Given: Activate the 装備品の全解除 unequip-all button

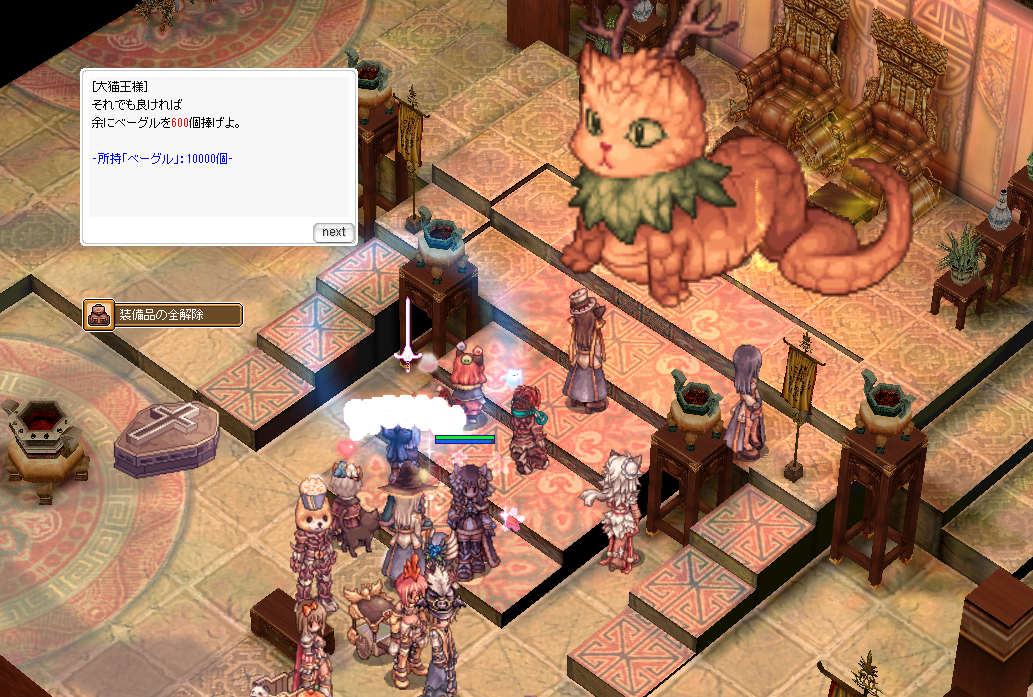Looking at the screenshot, I should click(162, 315).
